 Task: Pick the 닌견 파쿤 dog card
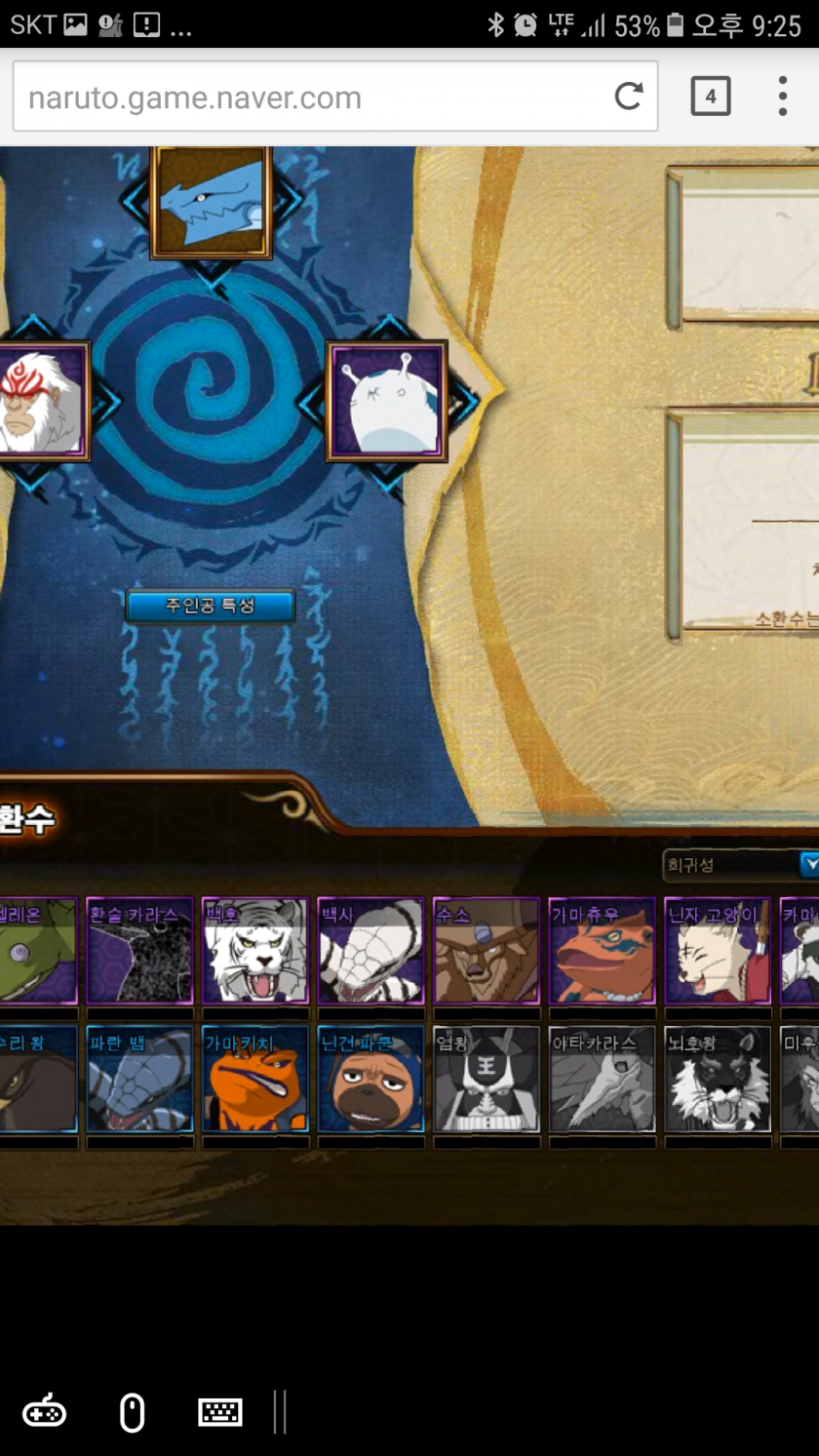(370, 1079)
